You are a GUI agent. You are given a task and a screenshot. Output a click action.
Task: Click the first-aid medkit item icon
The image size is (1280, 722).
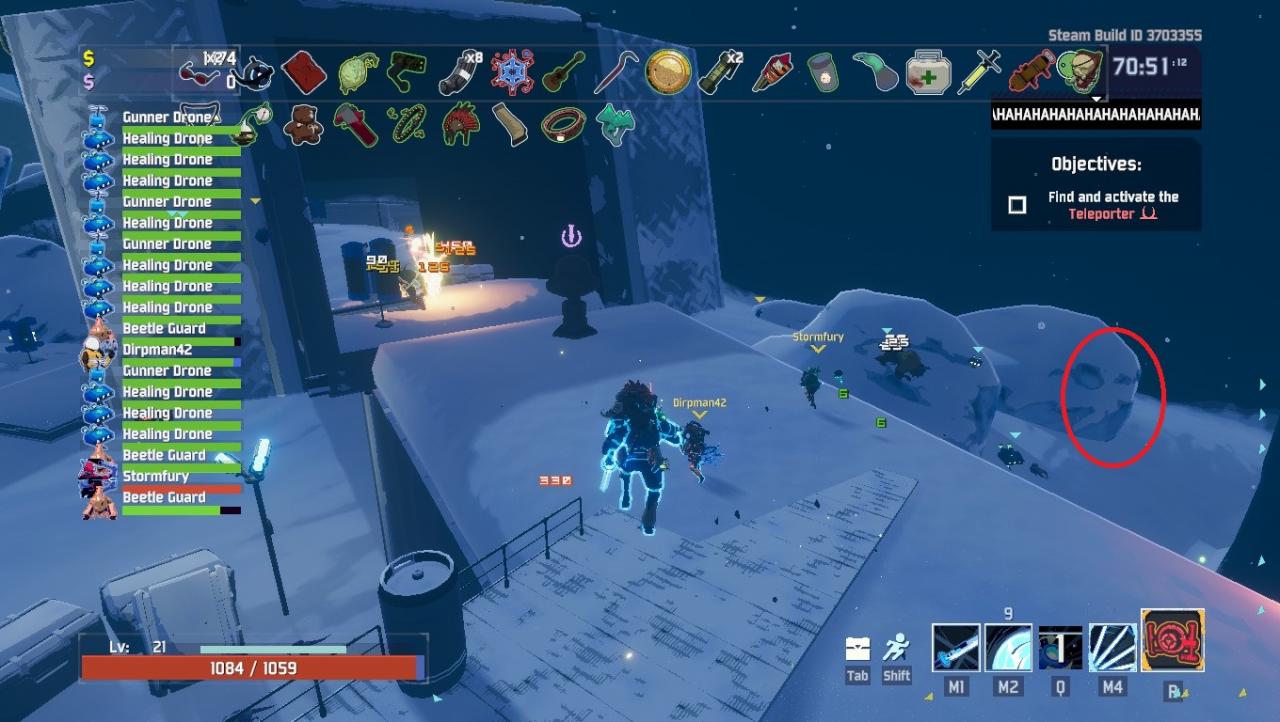(927, 73)
